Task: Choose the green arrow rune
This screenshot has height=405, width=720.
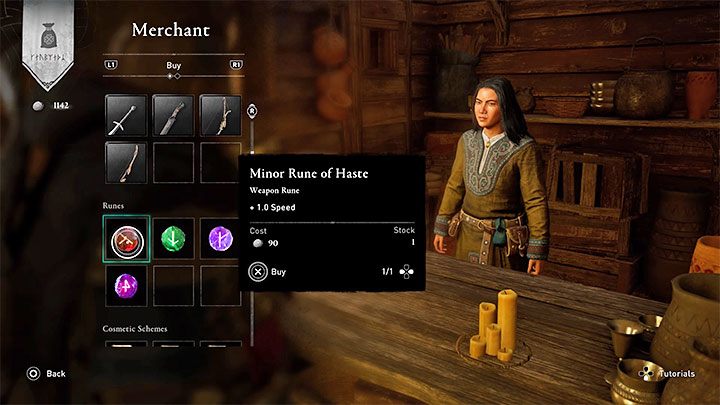Action: [x=173, y=238]
